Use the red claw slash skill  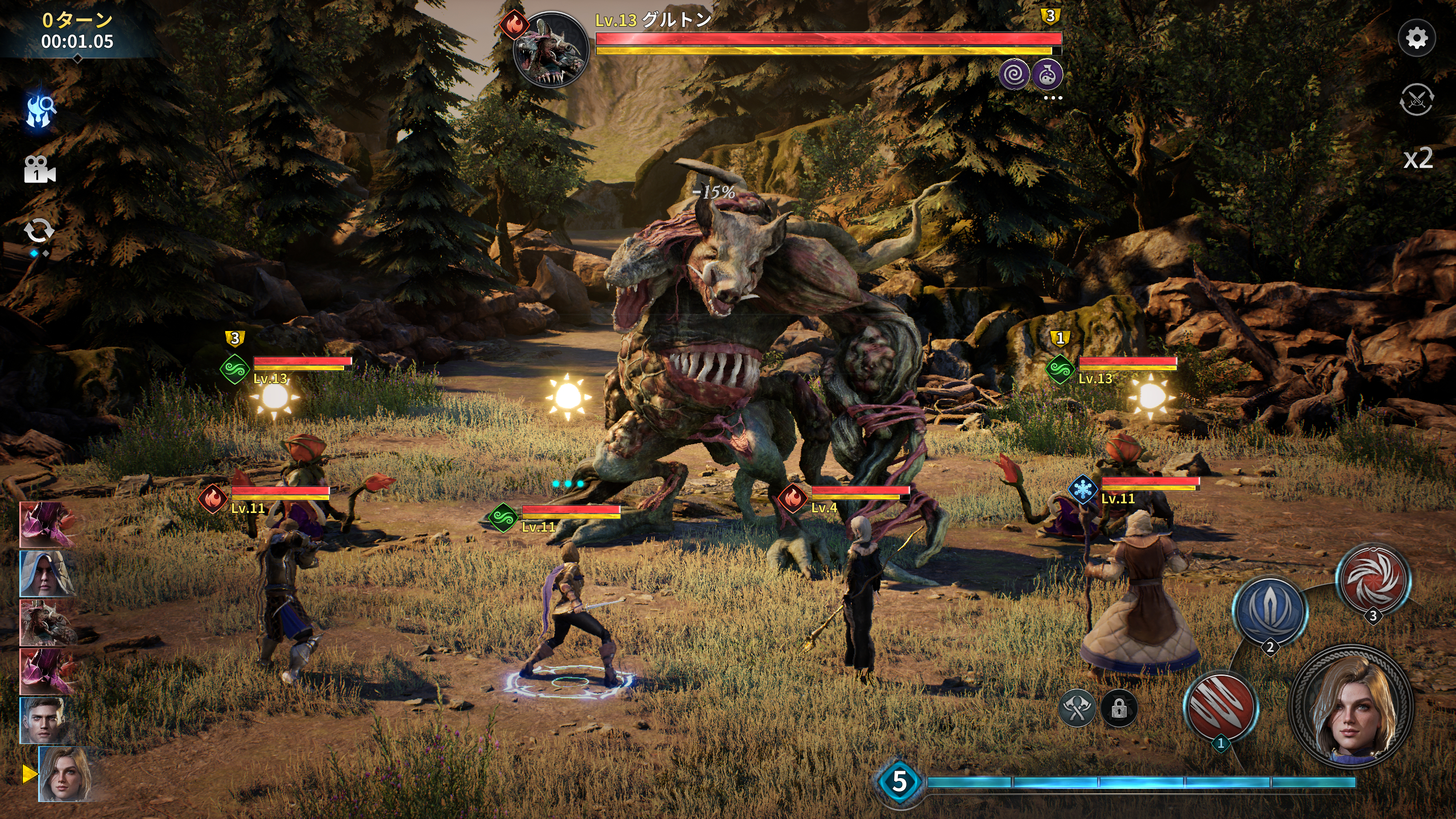[x=1221, y=706]
